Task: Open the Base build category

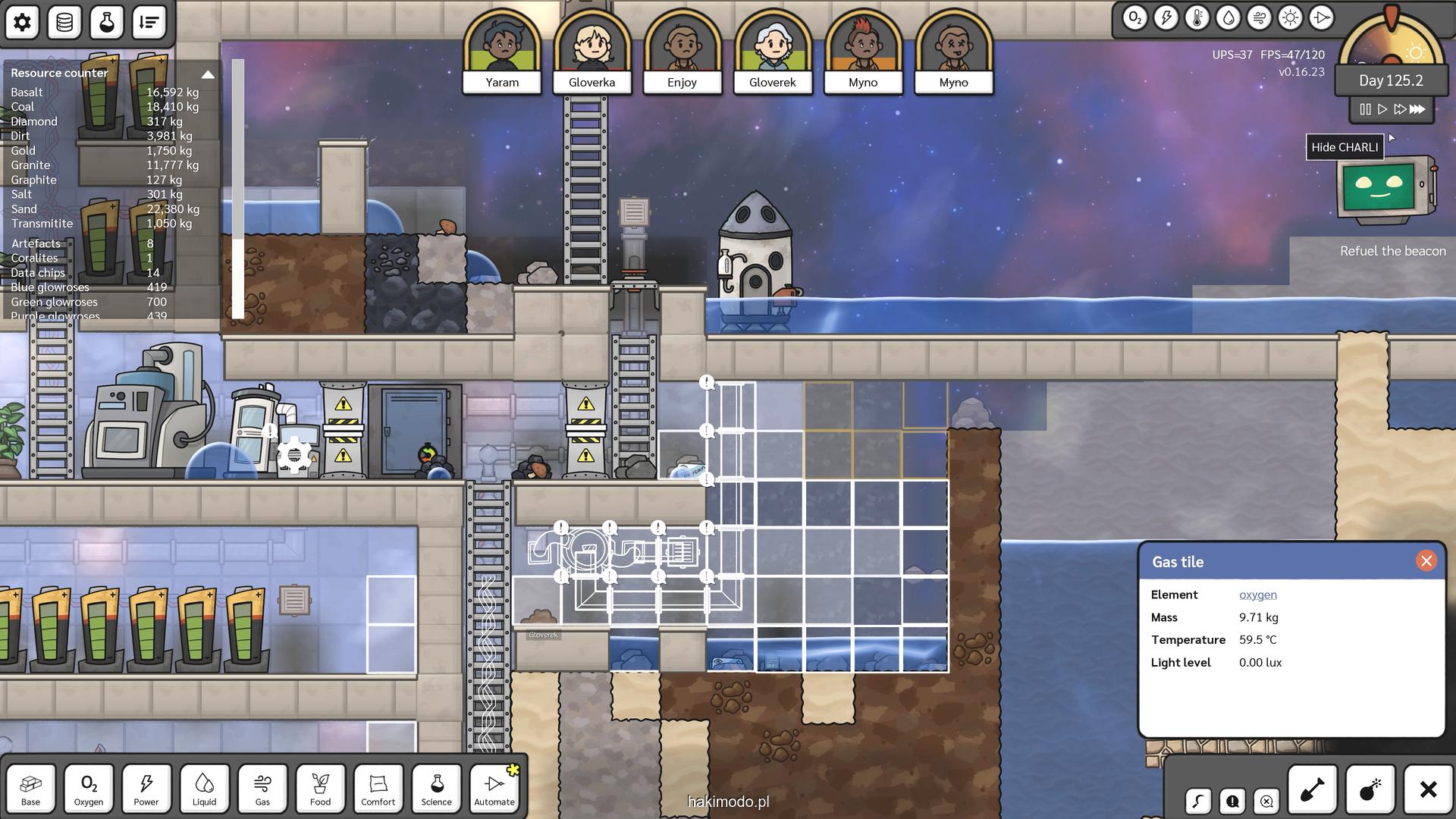Action: click(31, 789)
